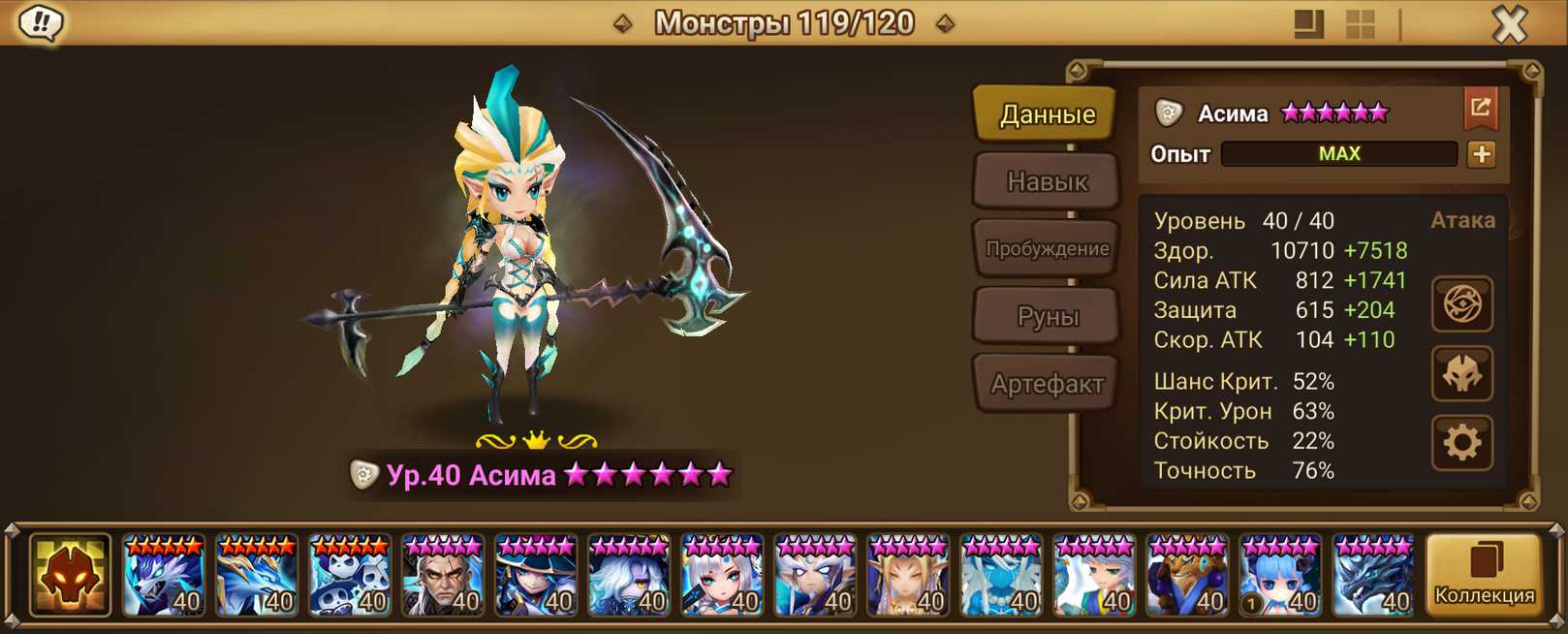Select the glowing-eyed mask filter icon
The image size is (1568, 634).
coord(70,576)
